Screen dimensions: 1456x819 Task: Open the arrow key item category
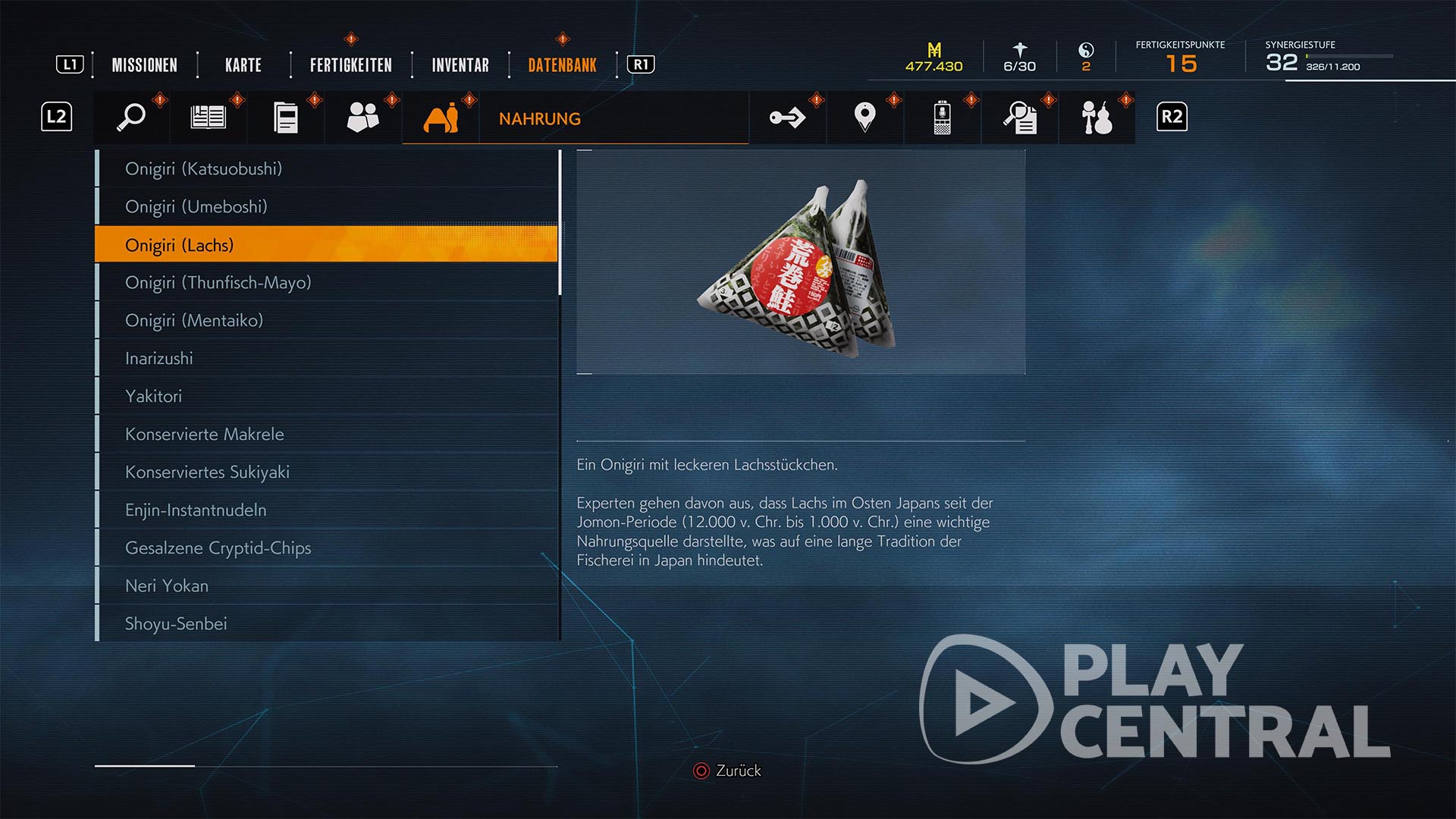click(x=787, y=118)
